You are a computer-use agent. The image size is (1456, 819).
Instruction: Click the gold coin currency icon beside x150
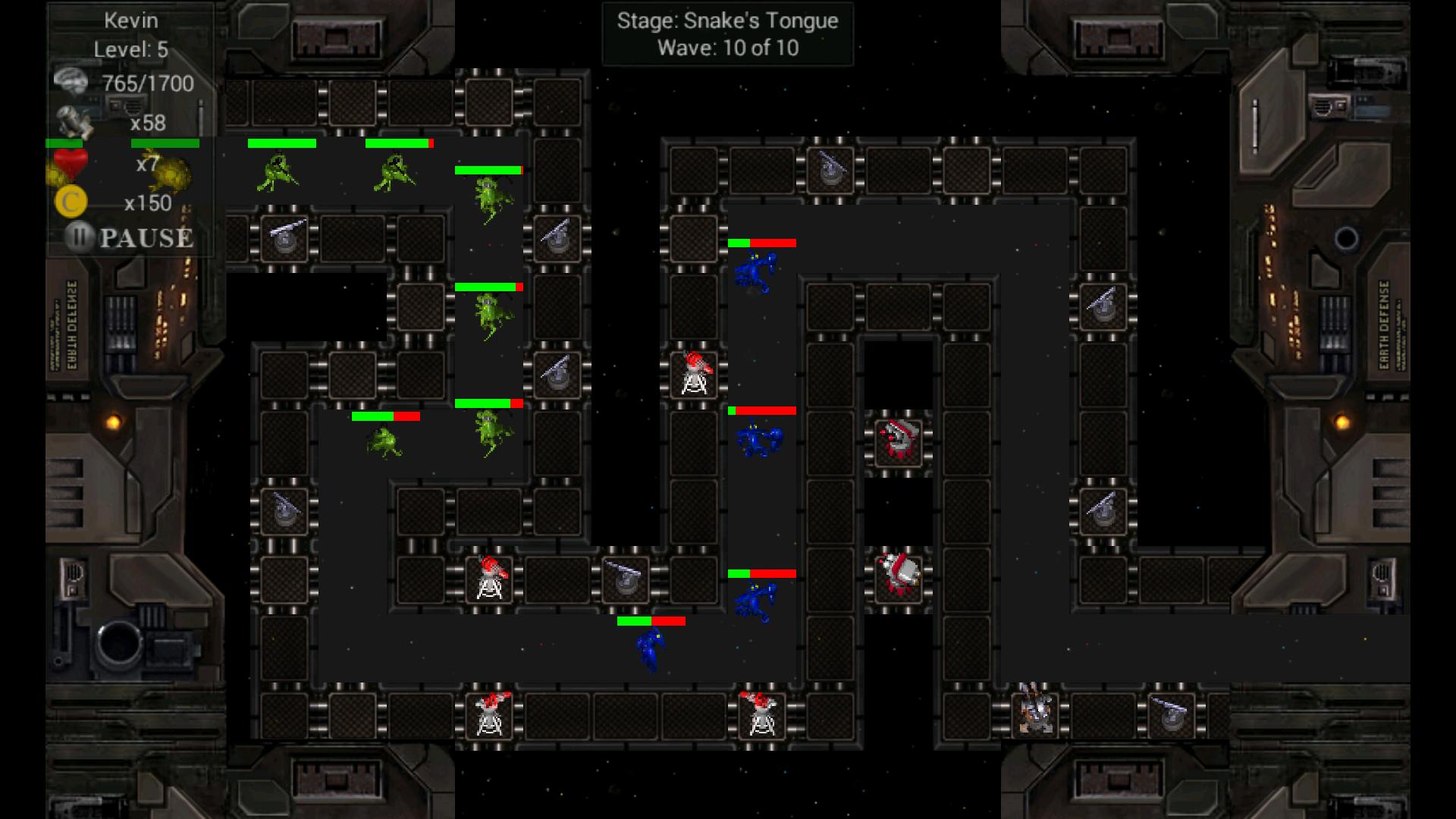(x=71, y=201)
